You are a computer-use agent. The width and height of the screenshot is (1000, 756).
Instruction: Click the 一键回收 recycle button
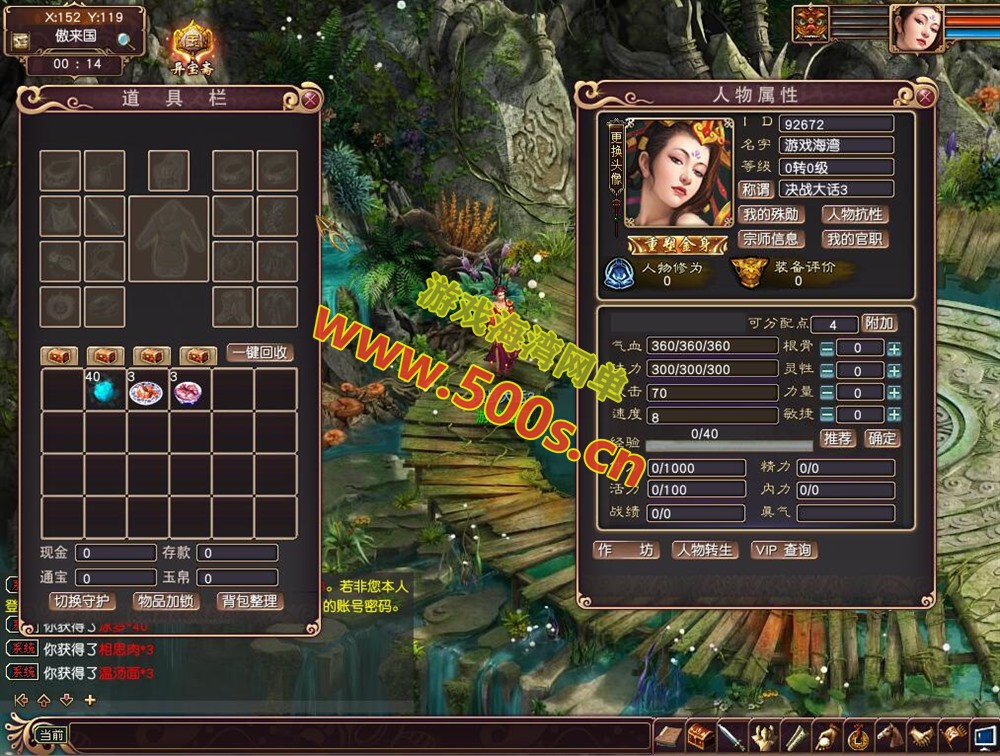[x=260, y=353]
